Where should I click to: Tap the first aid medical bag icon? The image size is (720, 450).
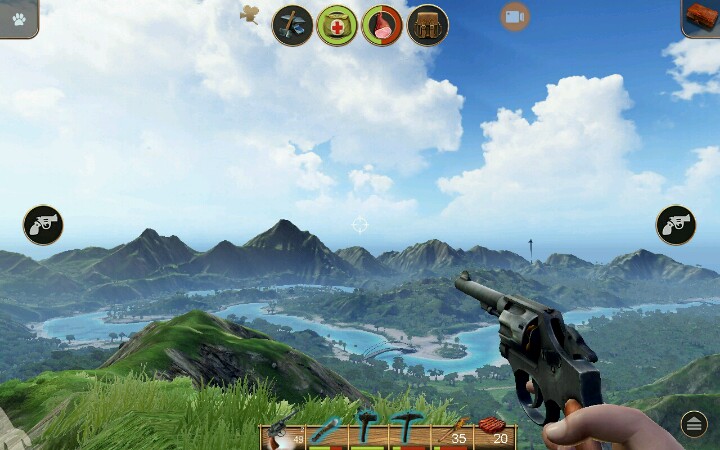[337, 25]
